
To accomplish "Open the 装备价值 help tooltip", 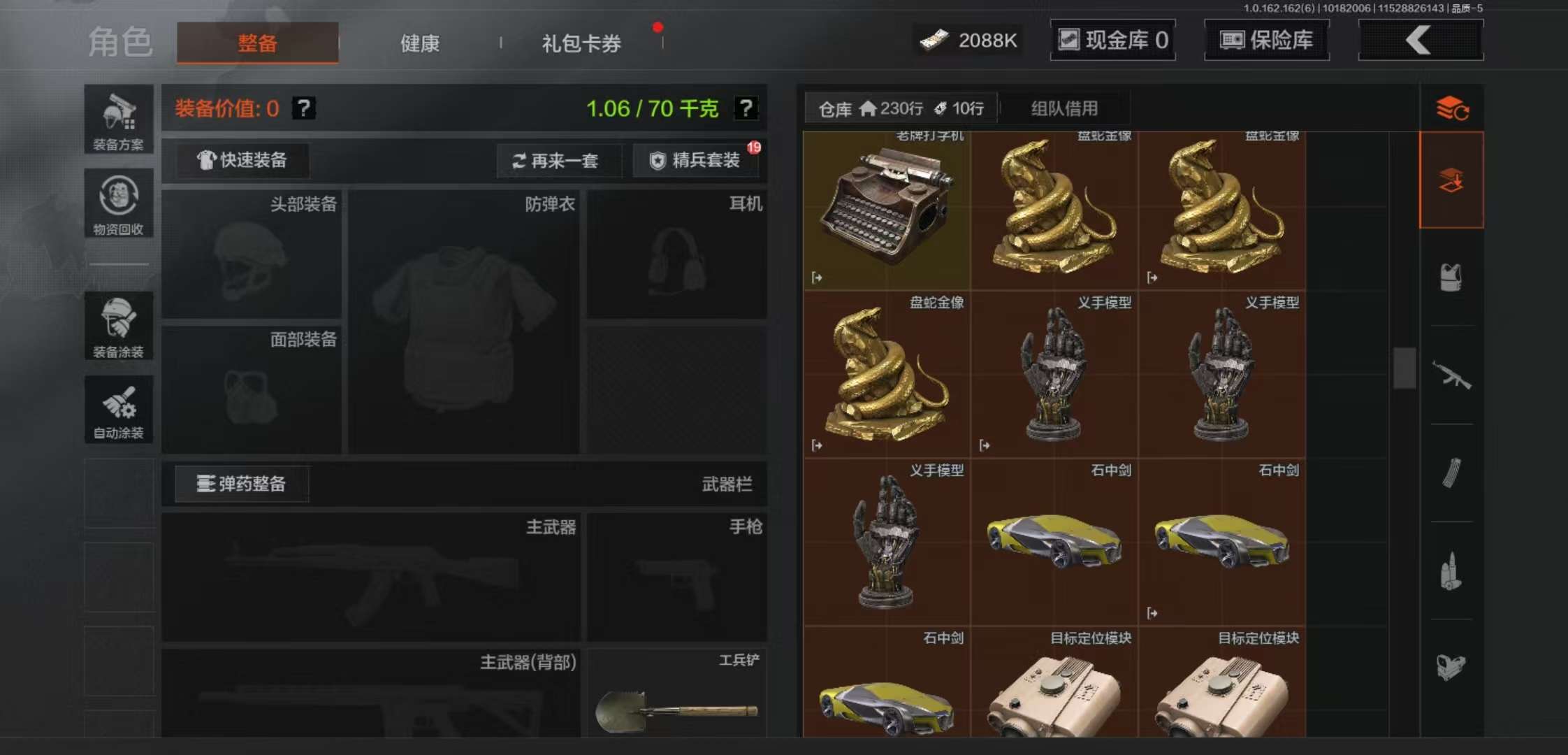I will point(303,108).
